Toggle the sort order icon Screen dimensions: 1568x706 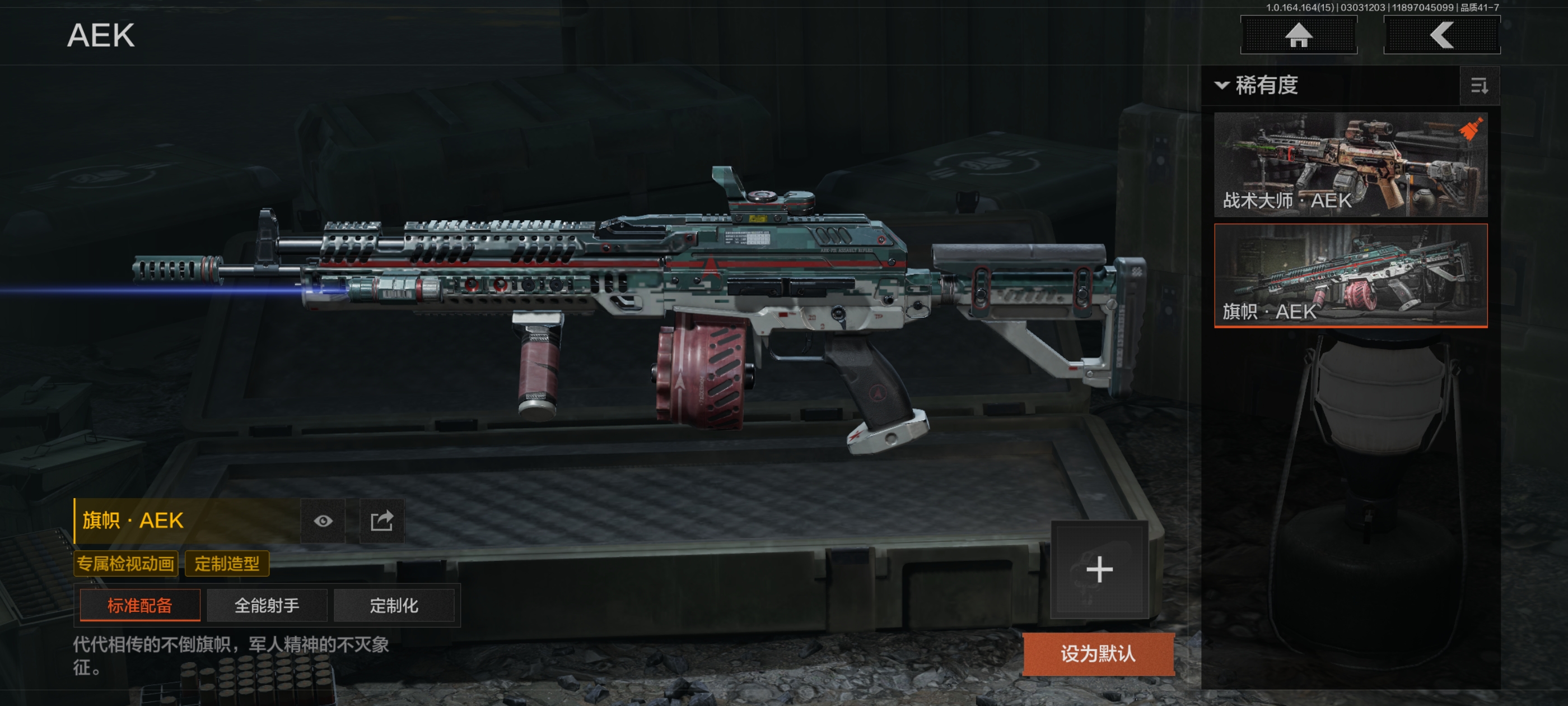coord(1479,86)
